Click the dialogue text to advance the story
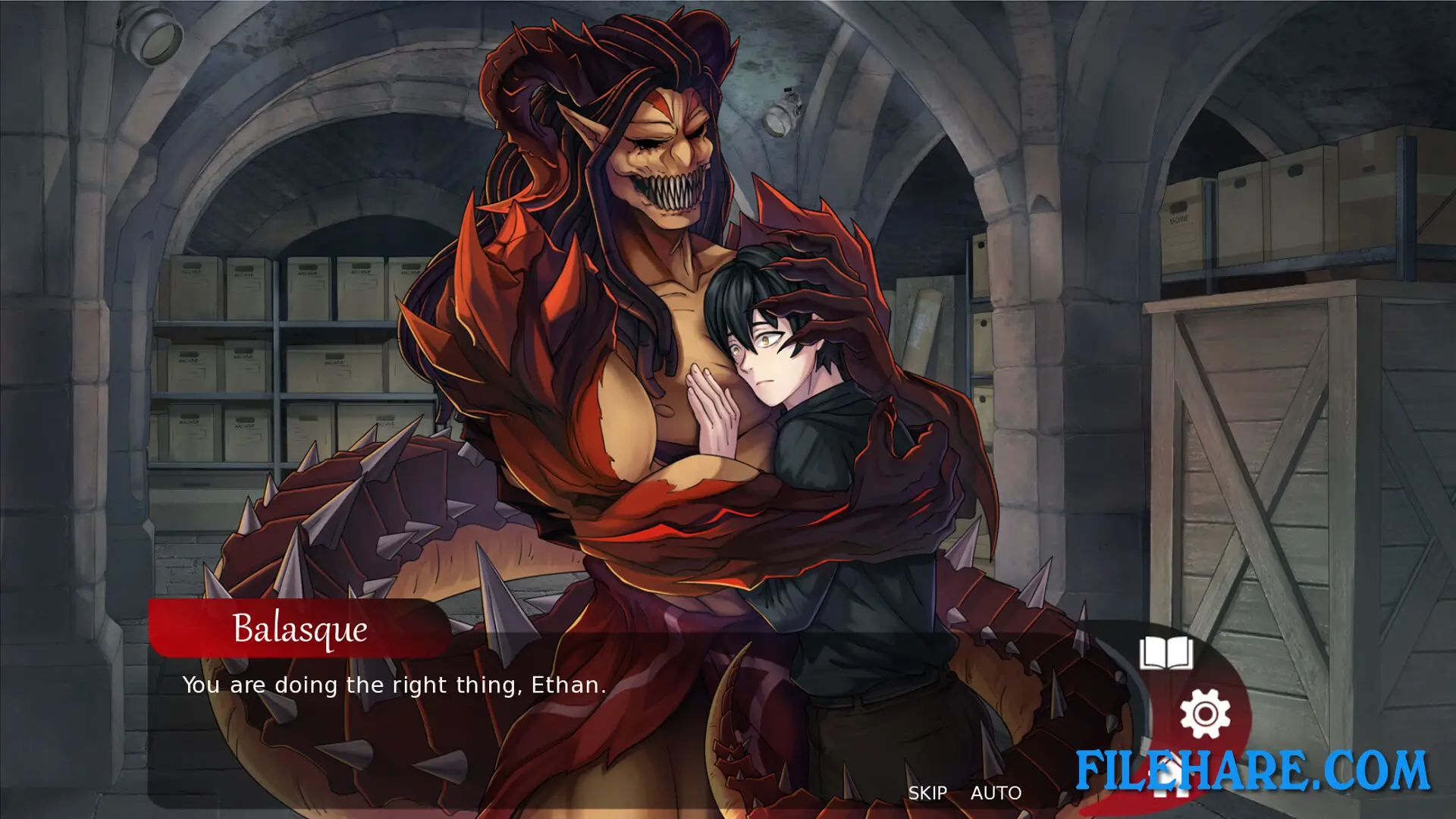 click(x=394, y=685)
